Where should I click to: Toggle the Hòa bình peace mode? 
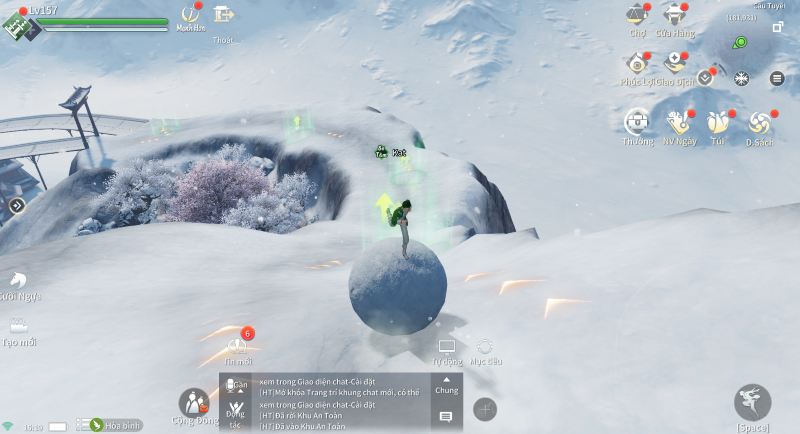(115, 425)
